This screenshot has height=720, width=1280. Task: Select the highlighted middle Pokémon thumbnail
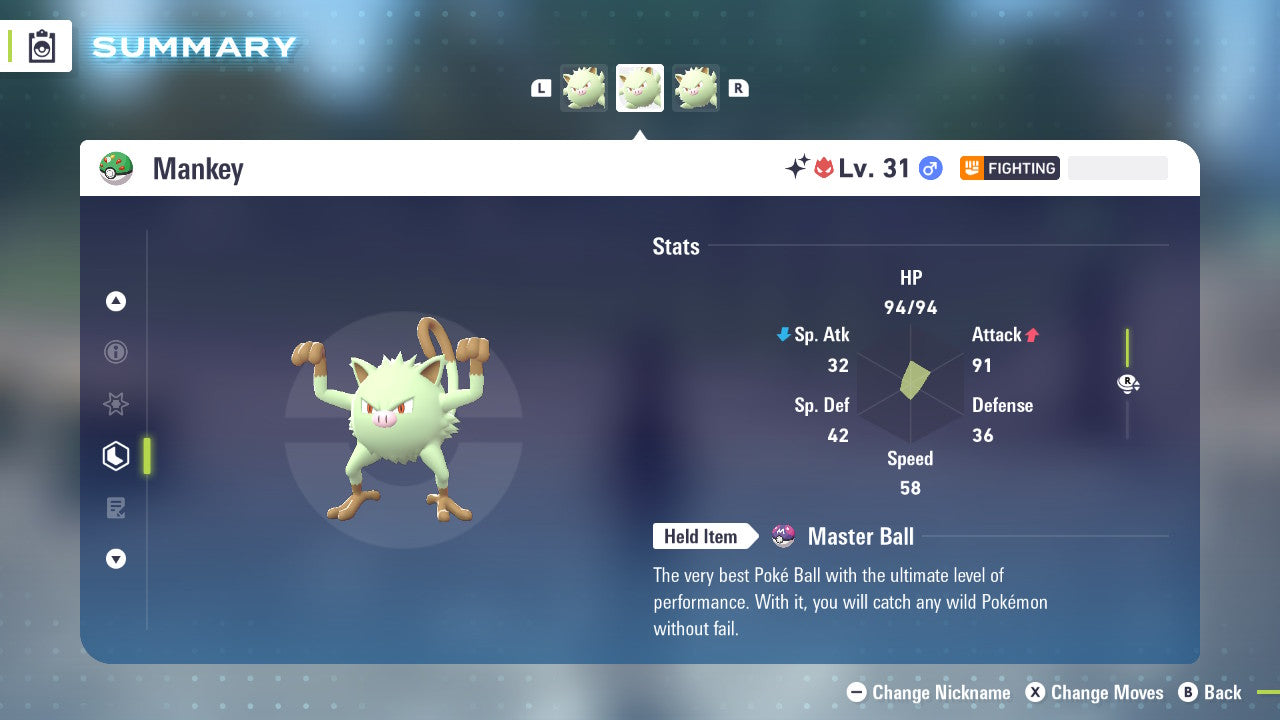click(x=639, y=87)
